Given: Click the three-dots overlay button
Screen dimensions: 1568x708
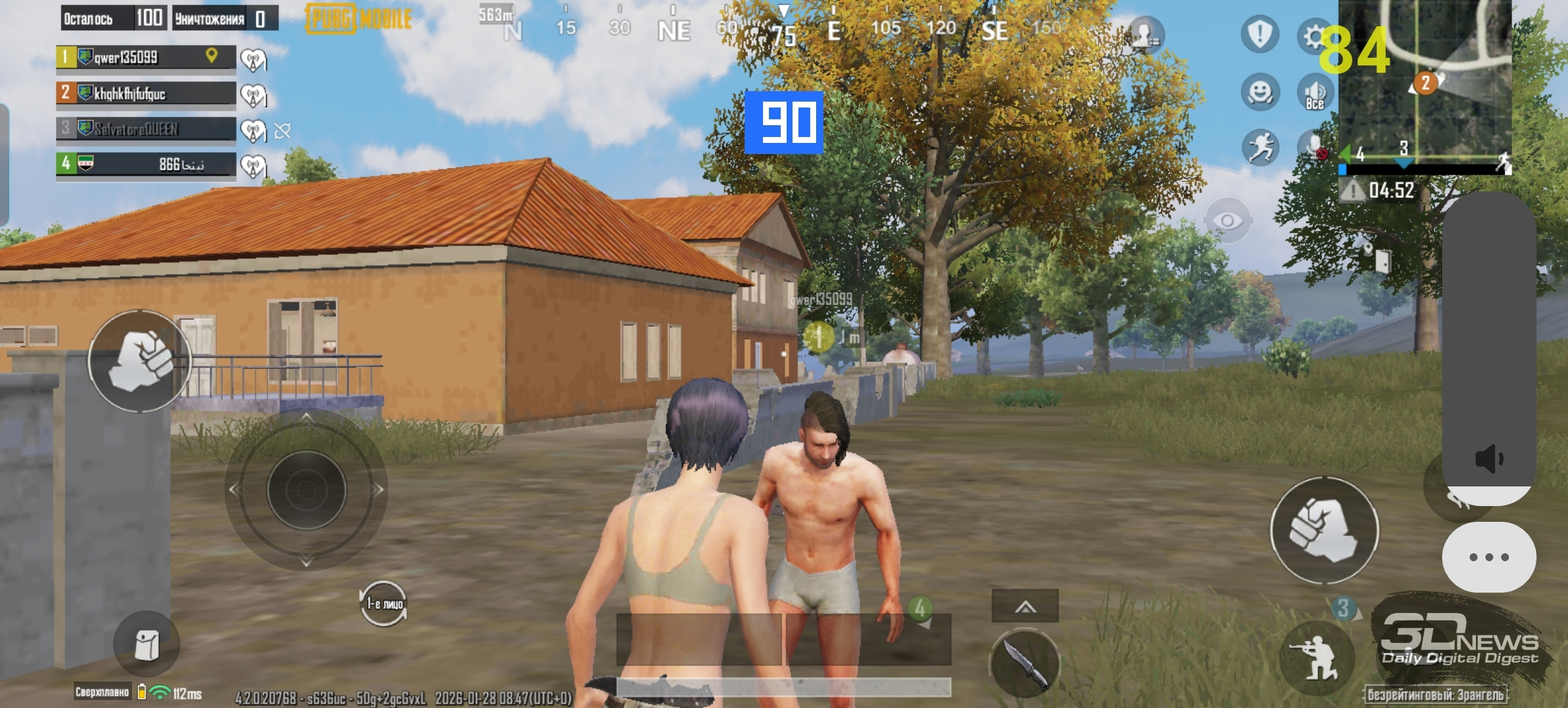Looking at the screenshot, I should [x=1488, y=557].
